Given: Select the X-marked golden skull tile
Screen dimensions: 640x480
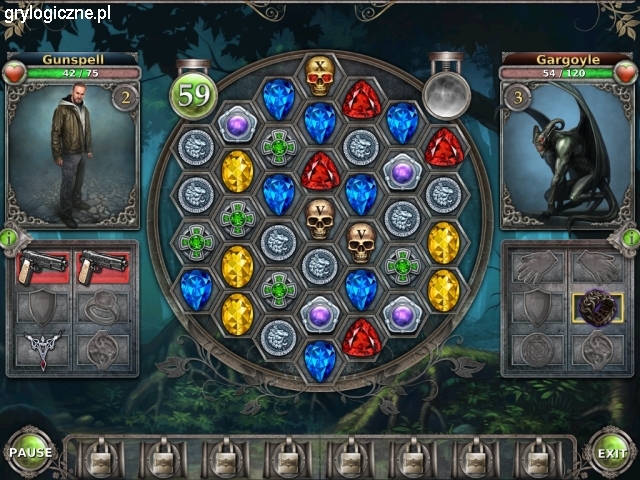Looking at the screenshot, I should point(319,75).
